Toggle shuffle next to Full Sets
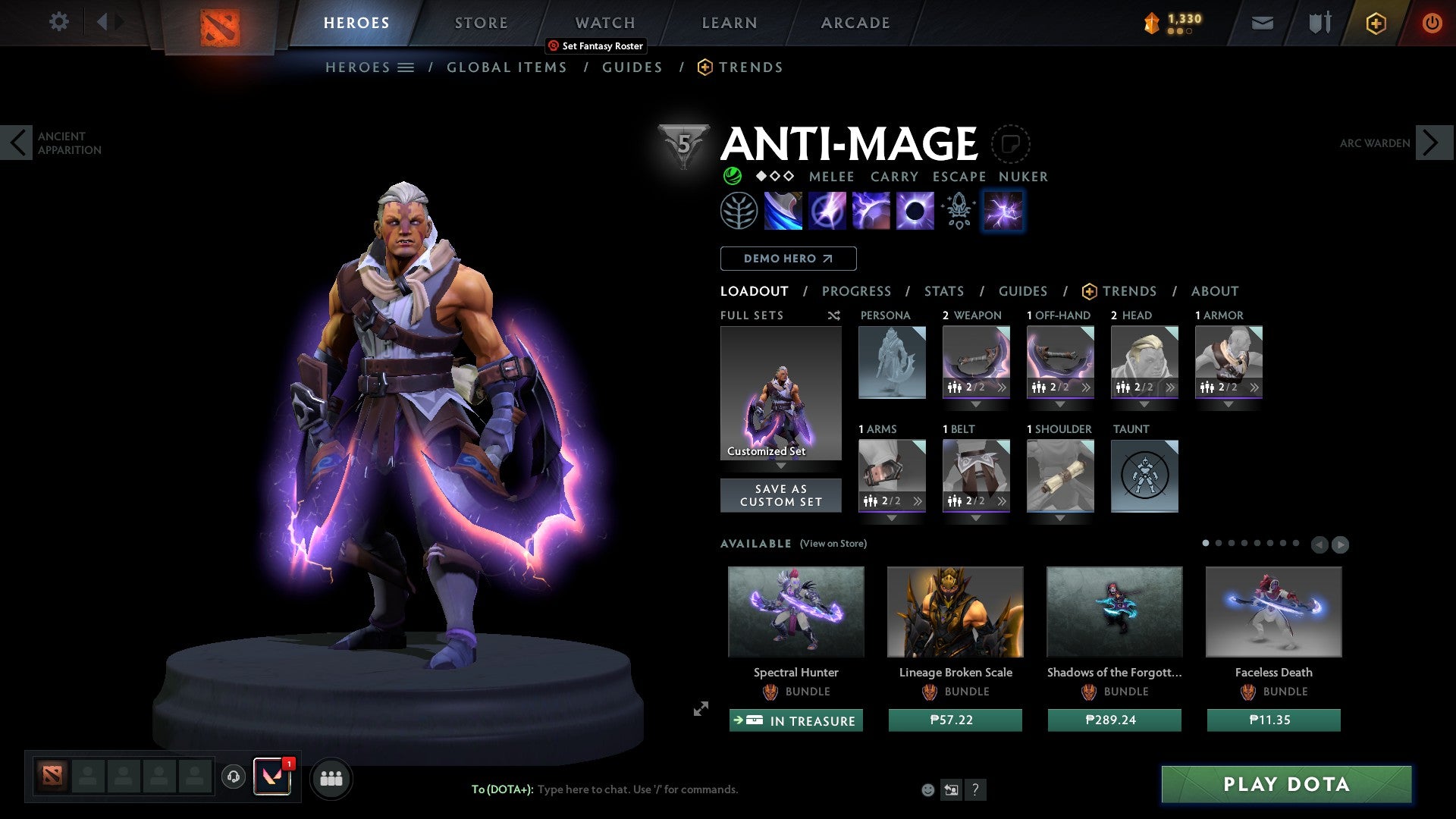Screen dimensions: 1456x819 click(x=833, y=315)
